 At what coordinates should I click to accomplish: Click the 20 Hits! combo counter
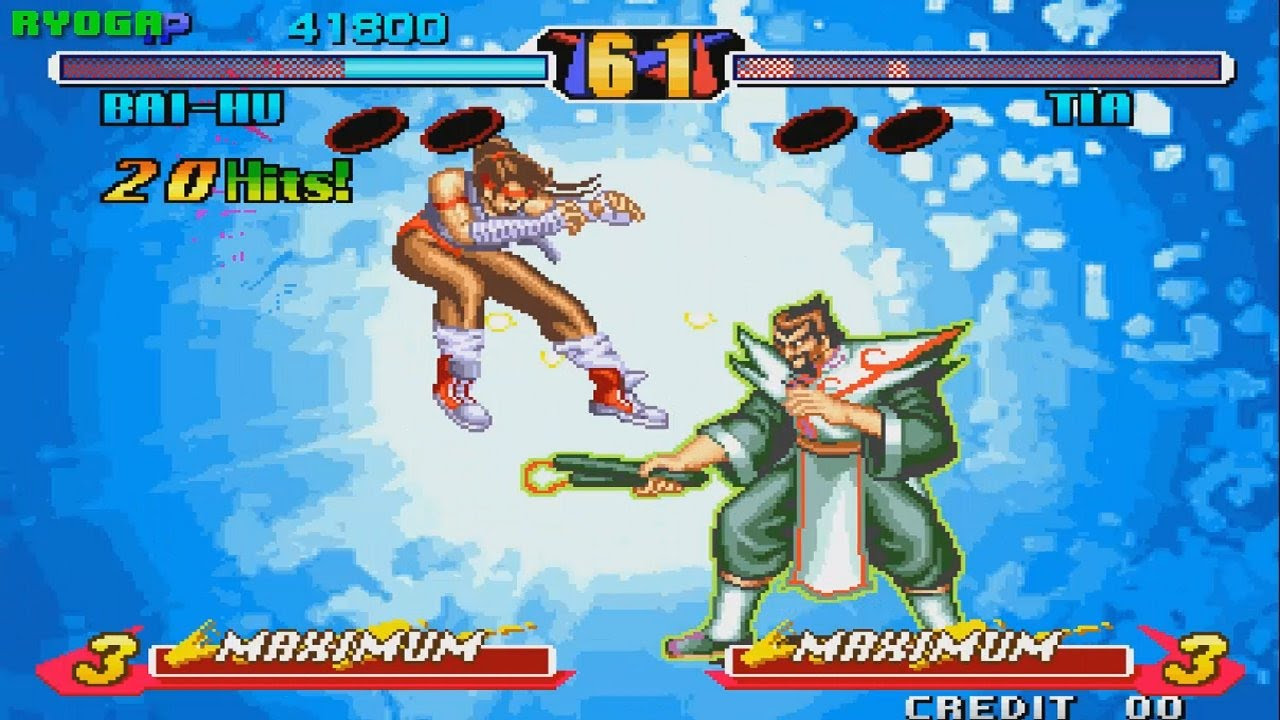point(222,179)
